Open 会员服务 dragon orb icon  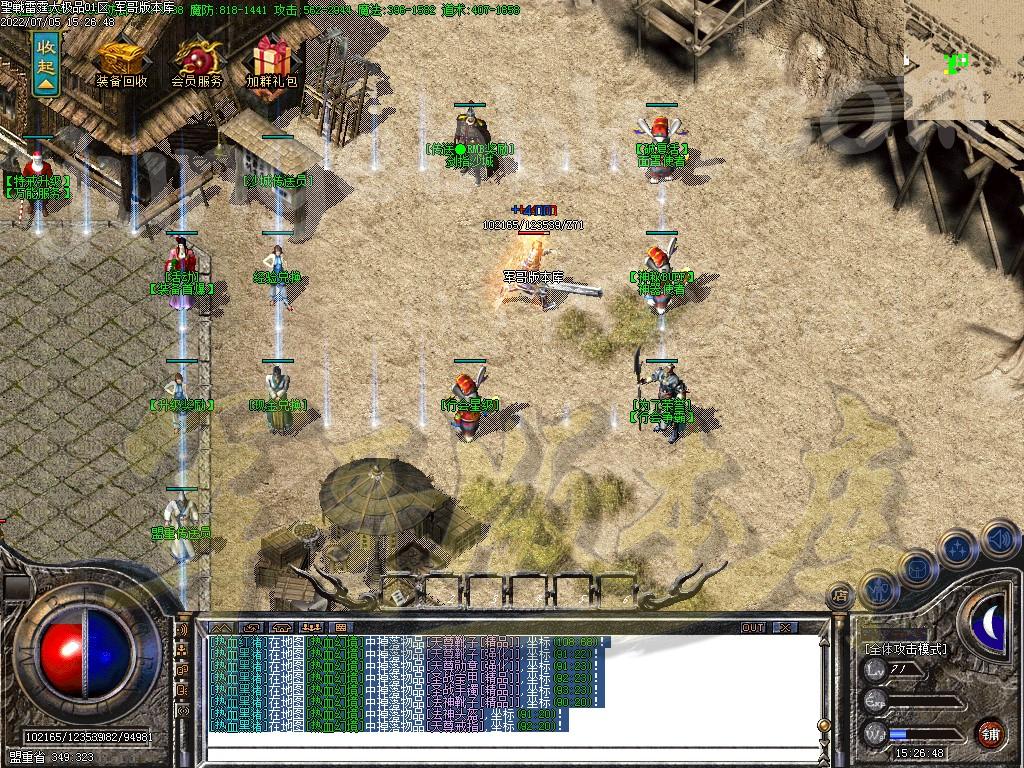(197, 62)
